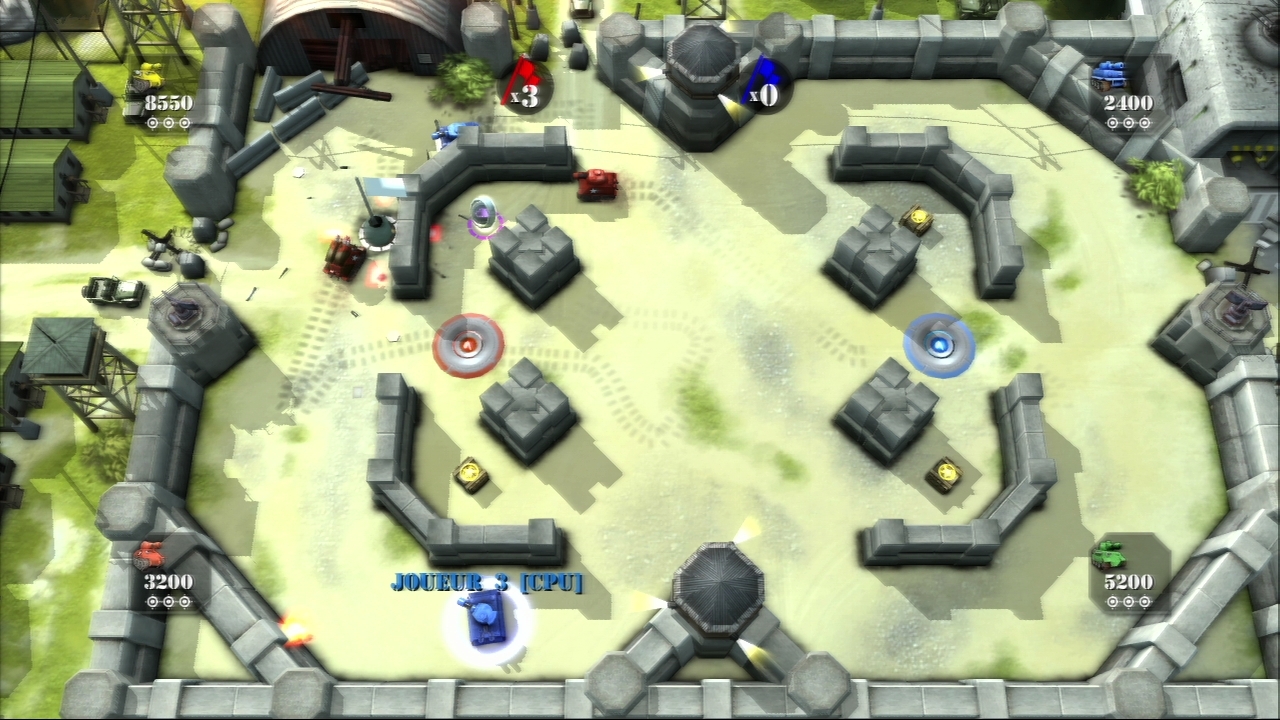Select the blue team flag icon
1280x720 pixels.
[765, 82]
